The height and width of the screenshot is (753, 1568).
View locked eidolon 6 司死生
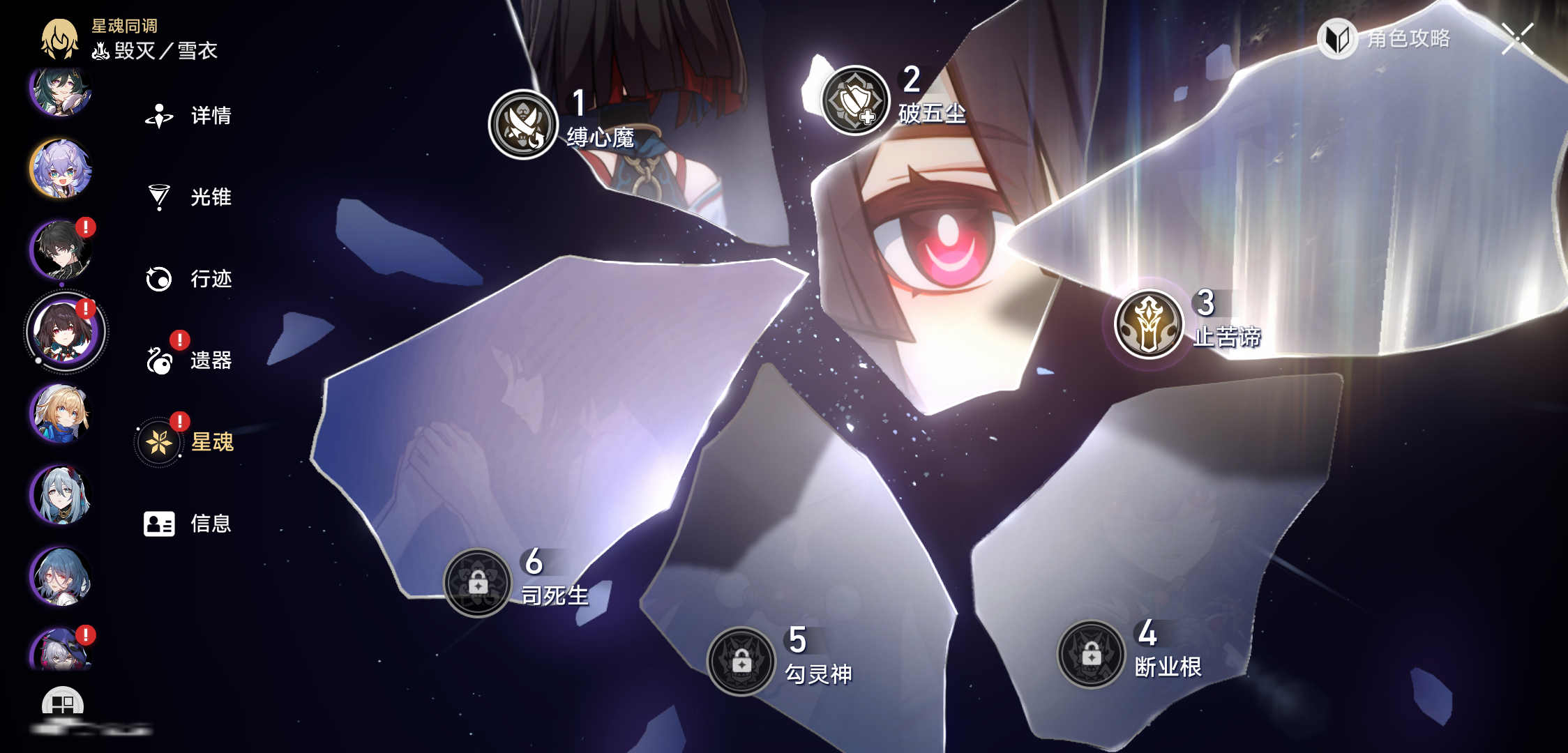(478, 582)
